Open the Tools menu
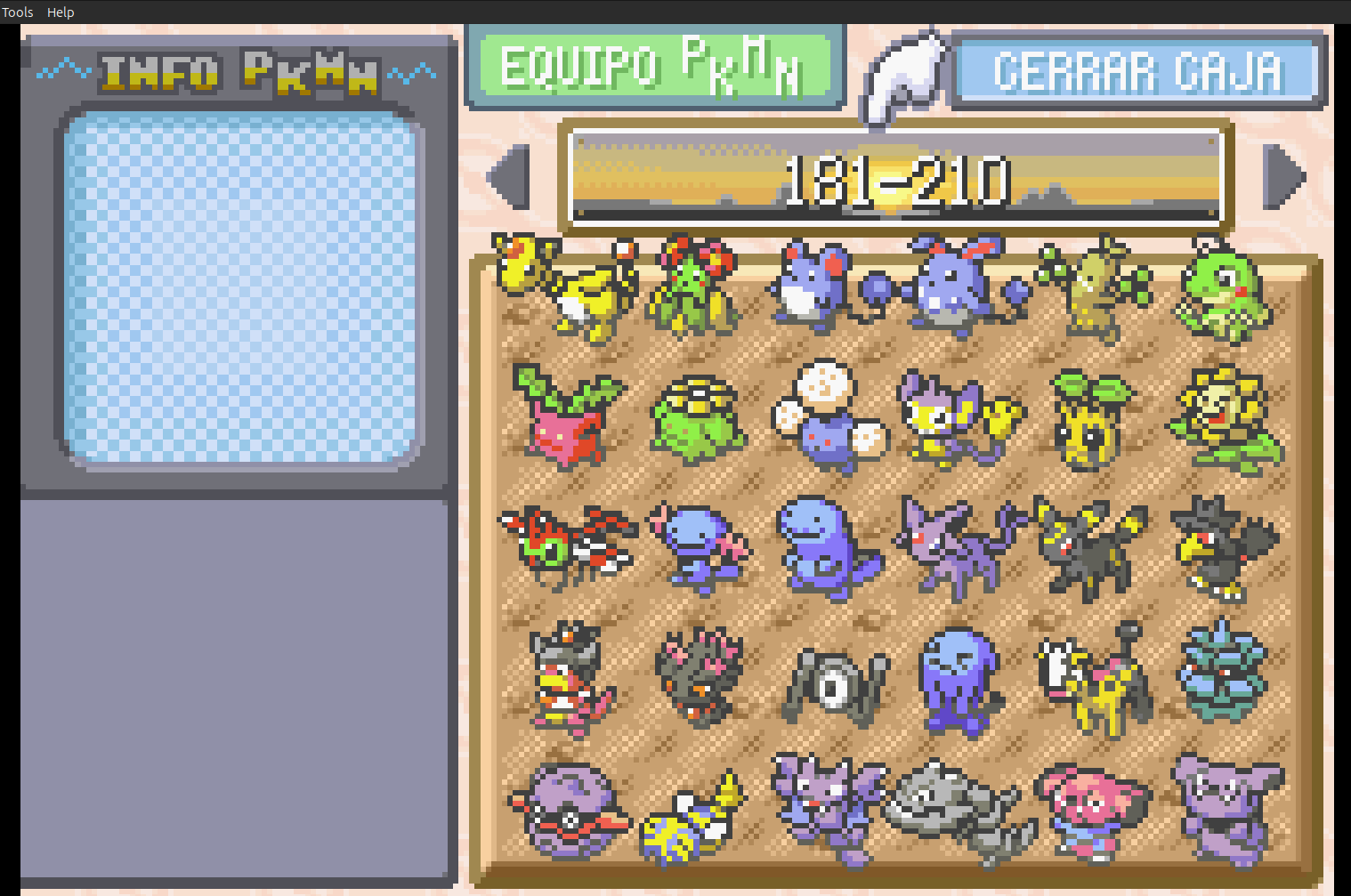The width and height of the screenshot is (1351, 896). 17,12
